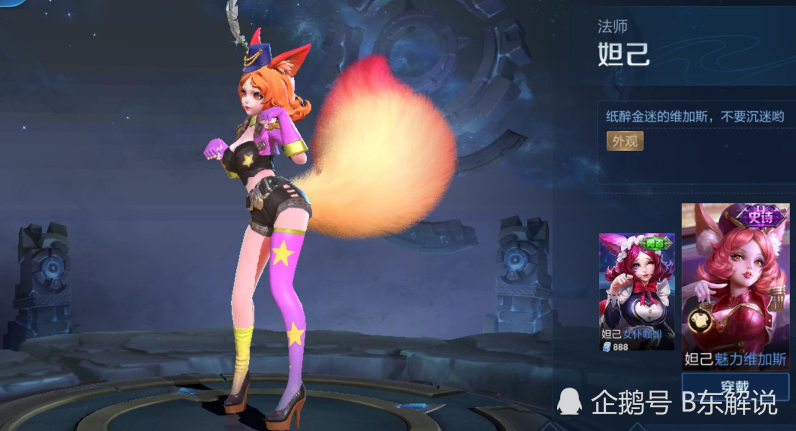
Task: Equip the skin with the 穿戴 button
Action: click(x=735, y=384)
